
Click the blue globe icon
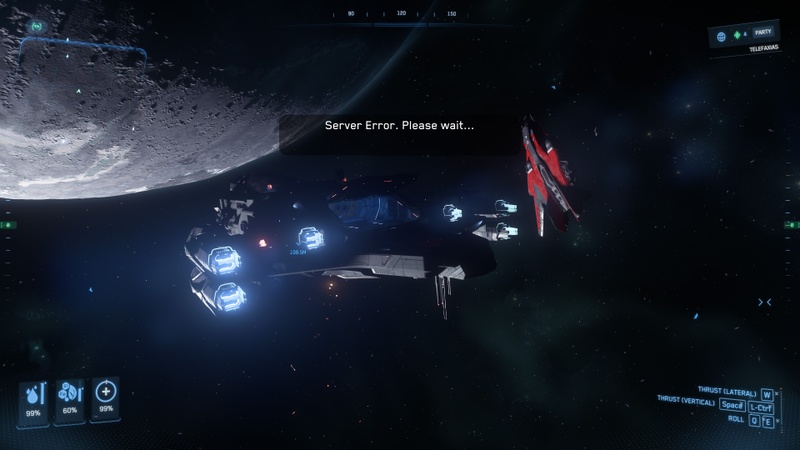720,36
